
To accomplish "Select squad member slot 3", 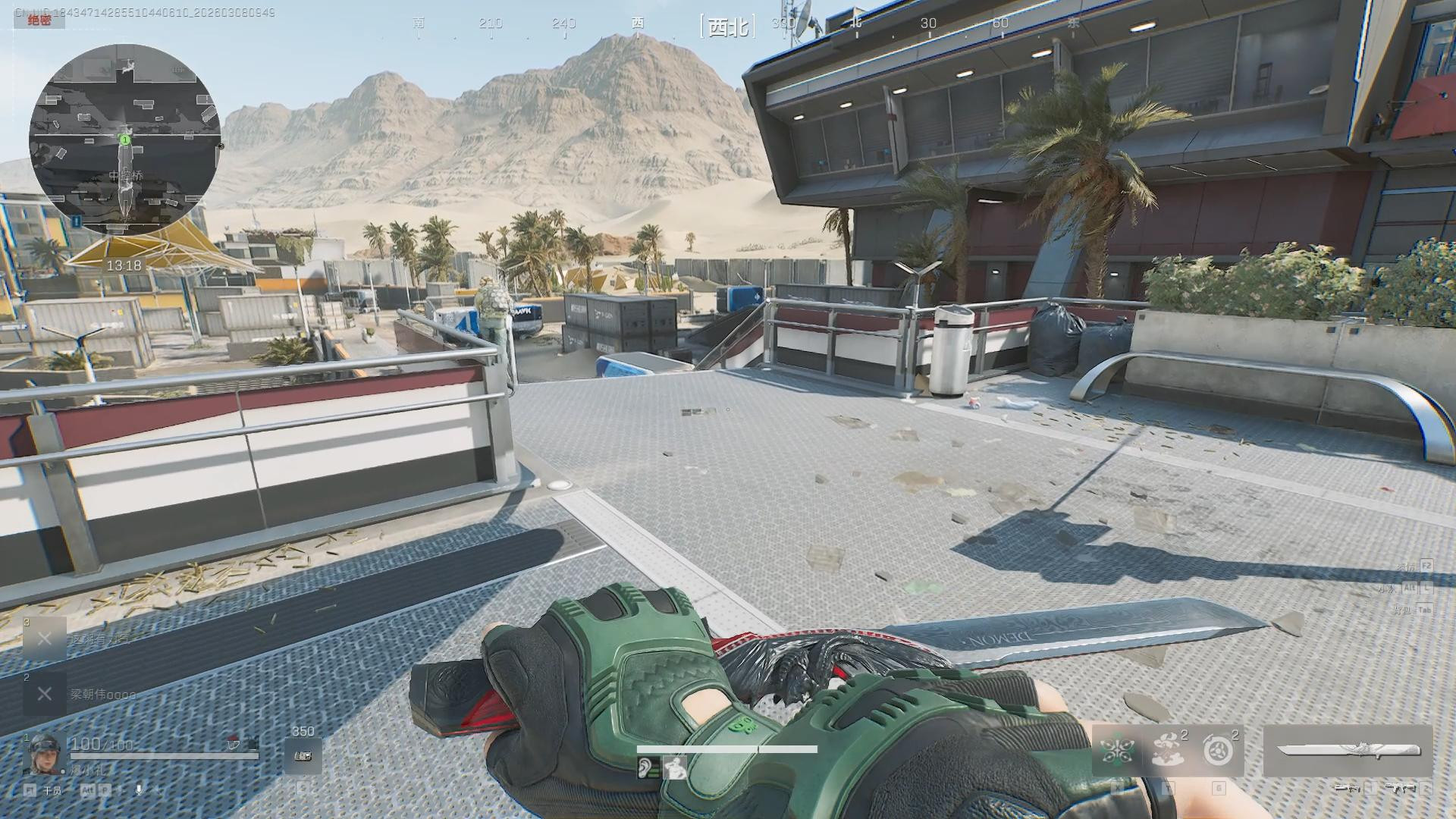I will coord(45,639).
